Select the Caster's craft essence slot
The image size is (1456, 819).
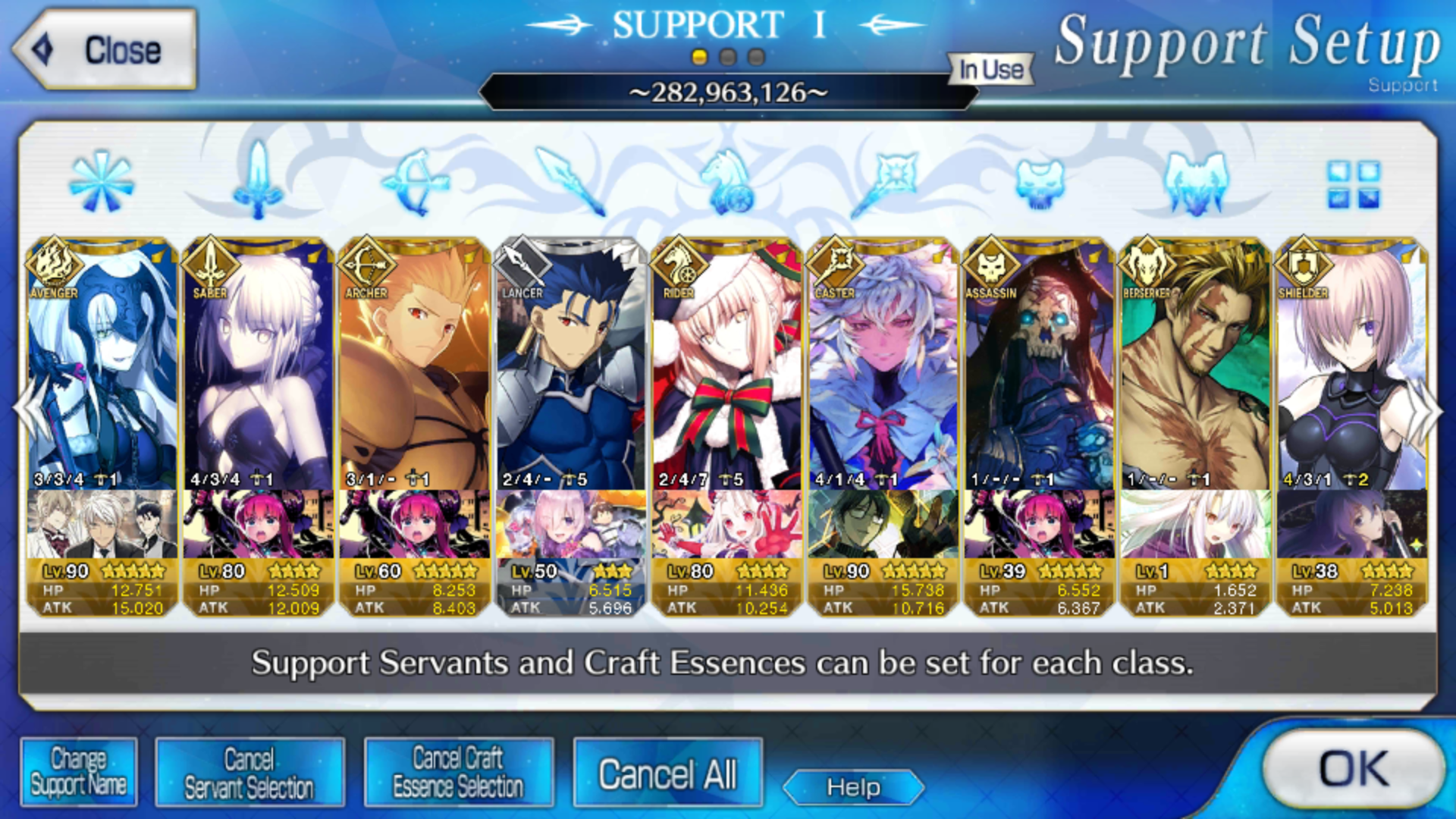click(883, 524)
